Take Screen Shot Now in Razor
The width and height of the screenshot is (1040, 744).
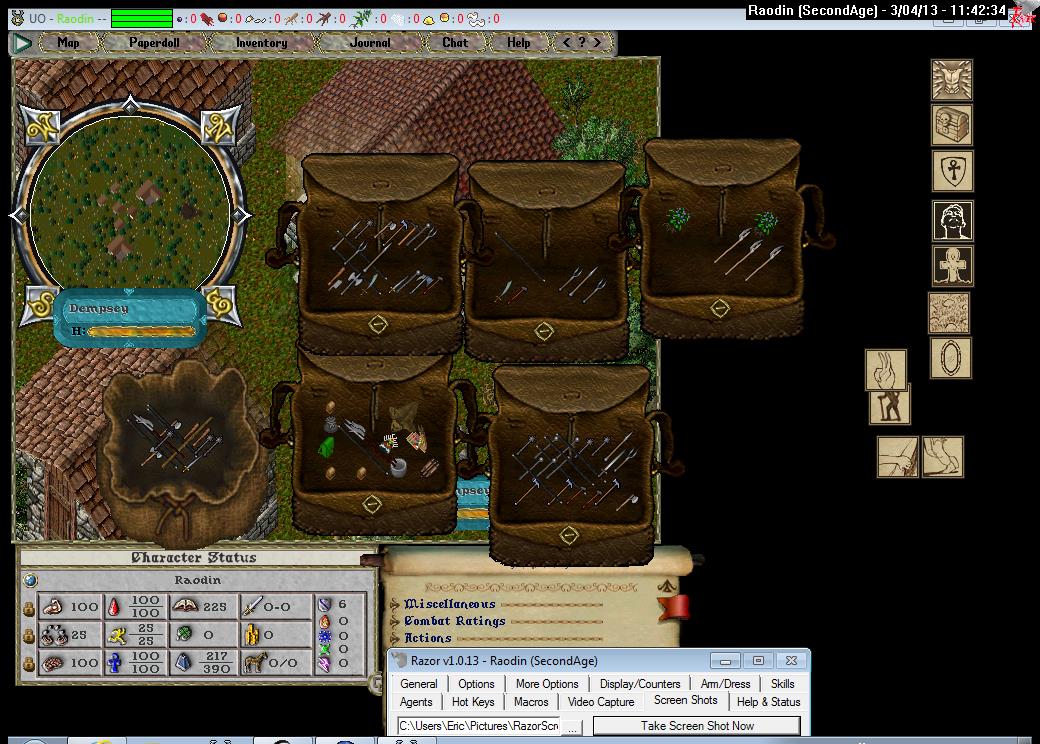[x=697, y=726]
